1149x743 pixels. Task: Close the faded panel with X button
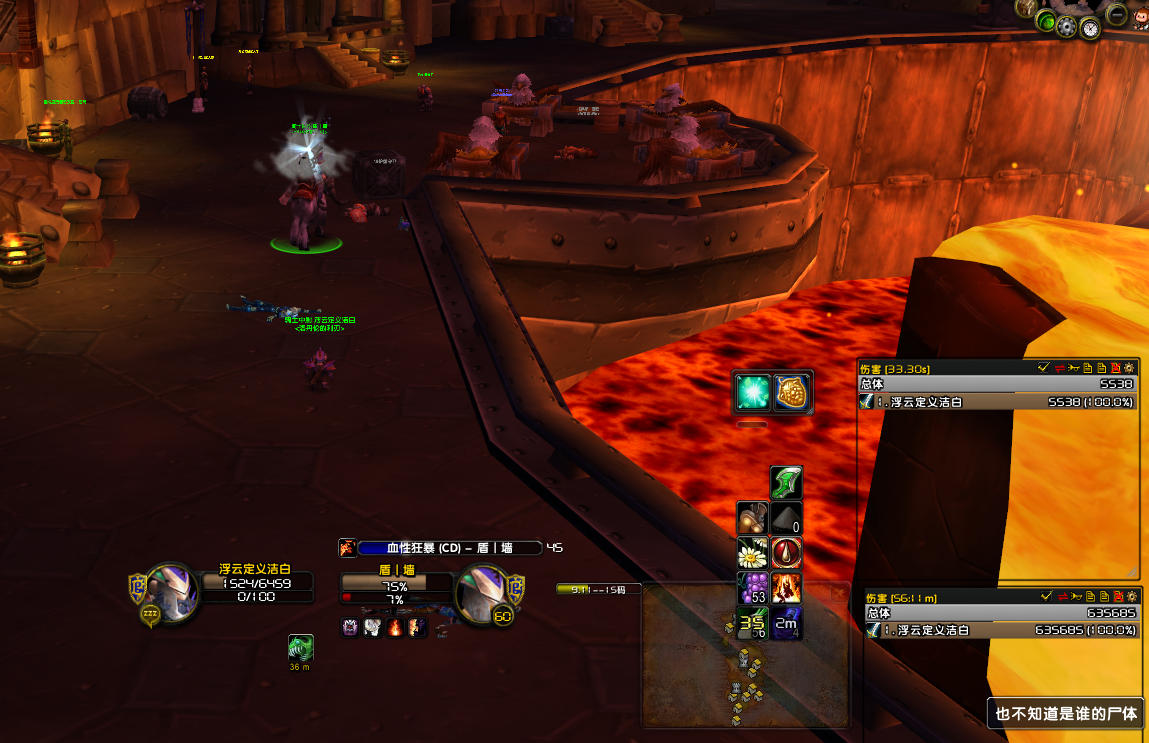[x=838, y=594]
